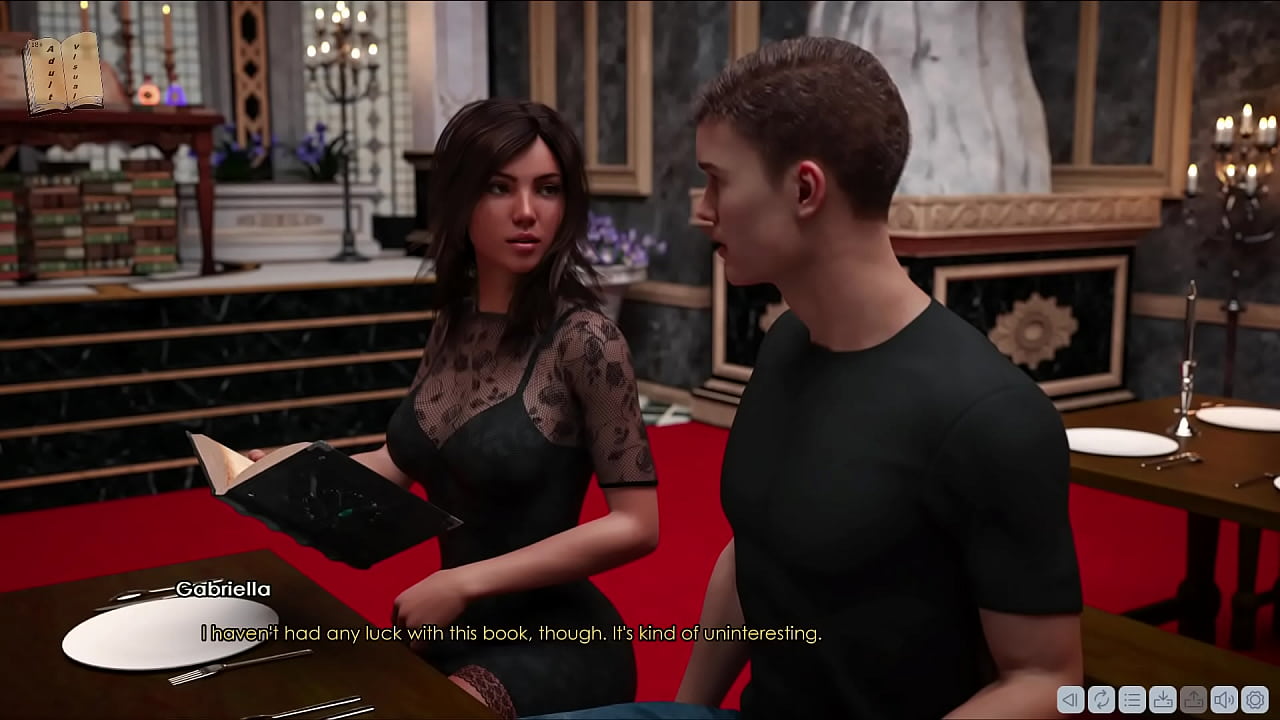Click the auto-advance circular arrows icon
1280x720 pixels.
pos(1102,702)
